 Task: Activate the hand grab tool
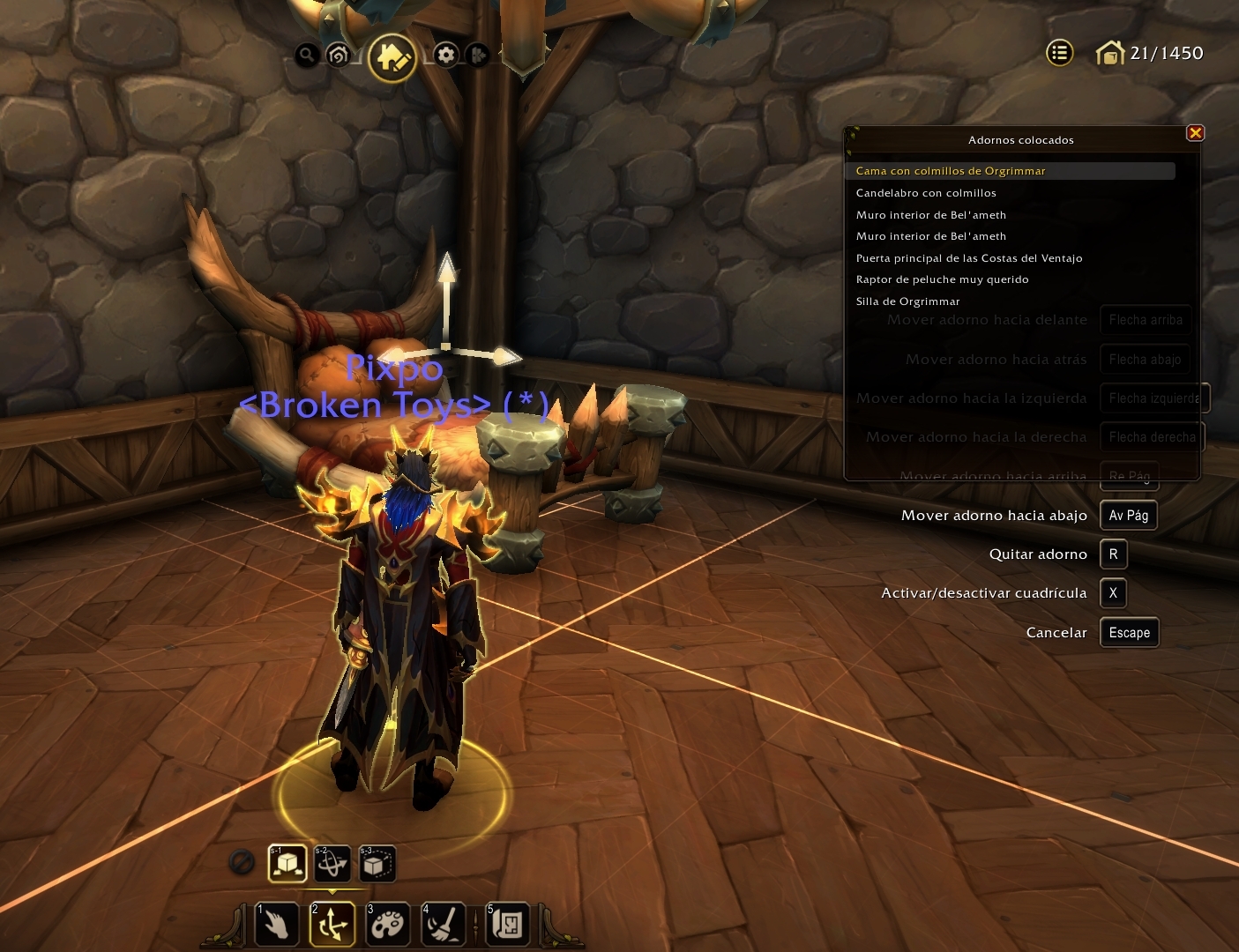tap(276, 925)
